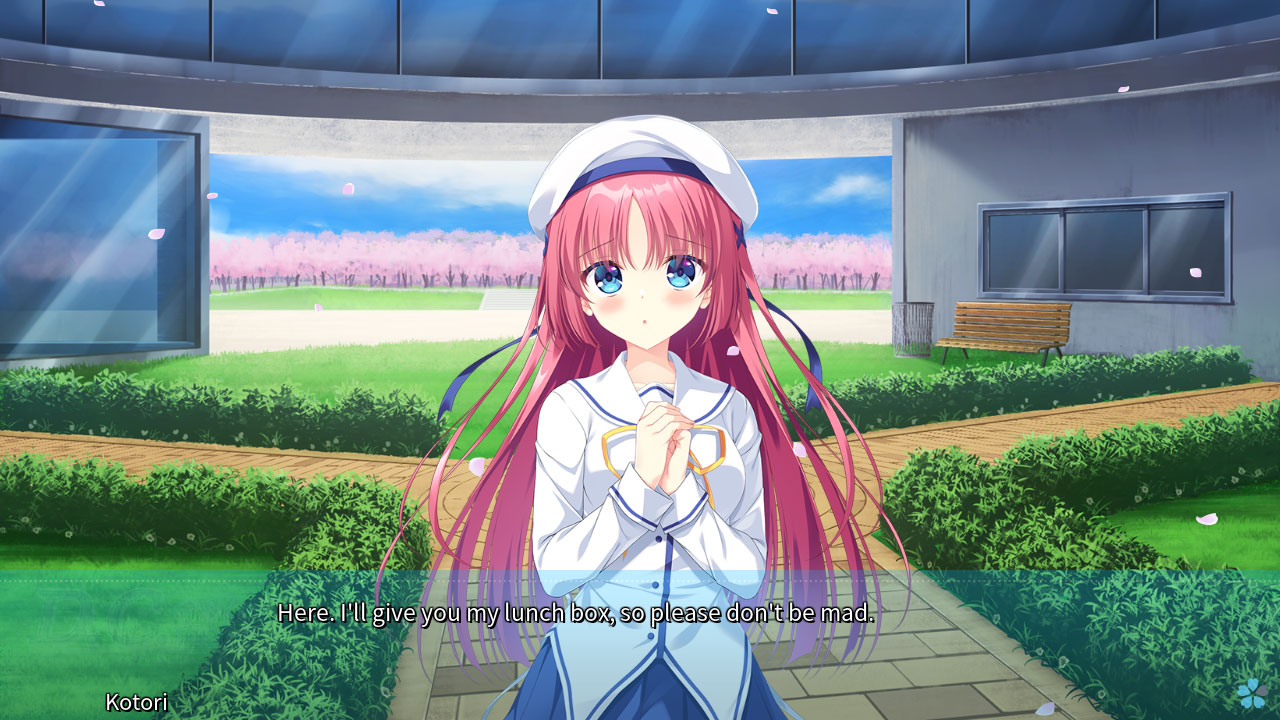This screenshot has width=1280, height=720.
Task: Click the left petal of the clover icon
Action: tap(1243, 690)
